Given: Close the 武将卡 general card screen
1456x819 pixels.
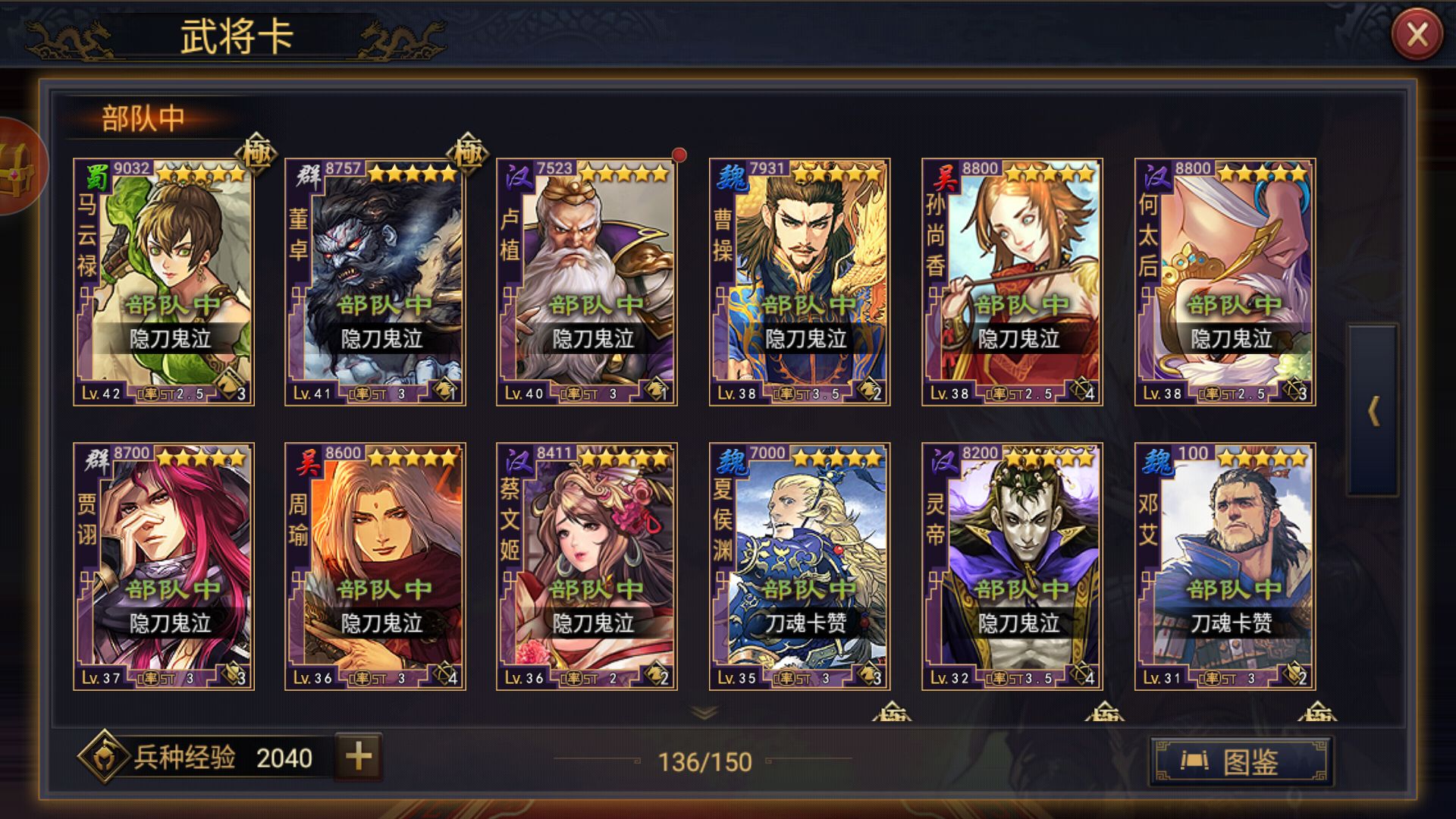Looking at the screenshot, I should point(1417,35).
